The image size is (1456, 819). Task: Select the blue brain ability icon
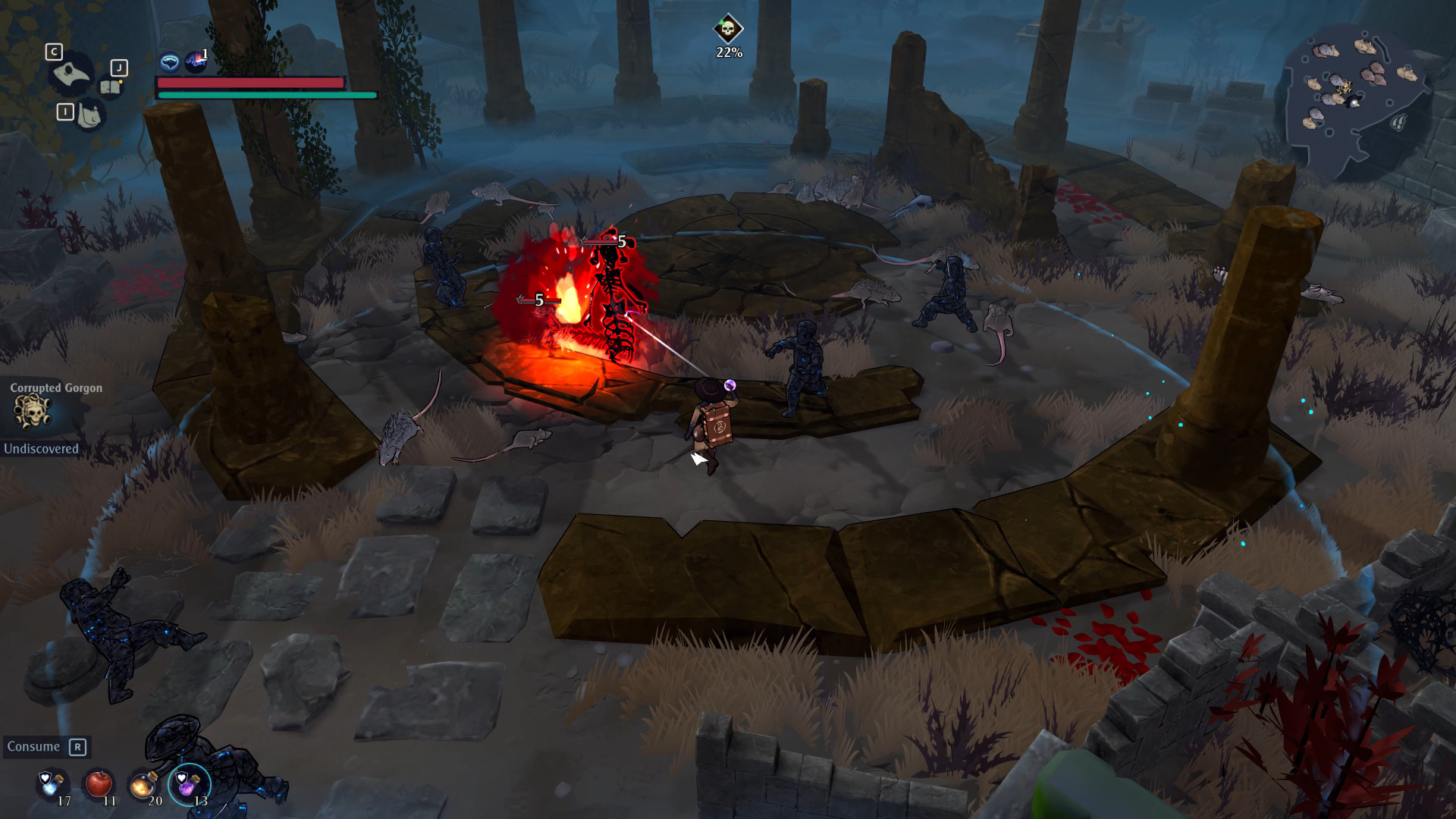pyautogui.click(x=170, y=62)
